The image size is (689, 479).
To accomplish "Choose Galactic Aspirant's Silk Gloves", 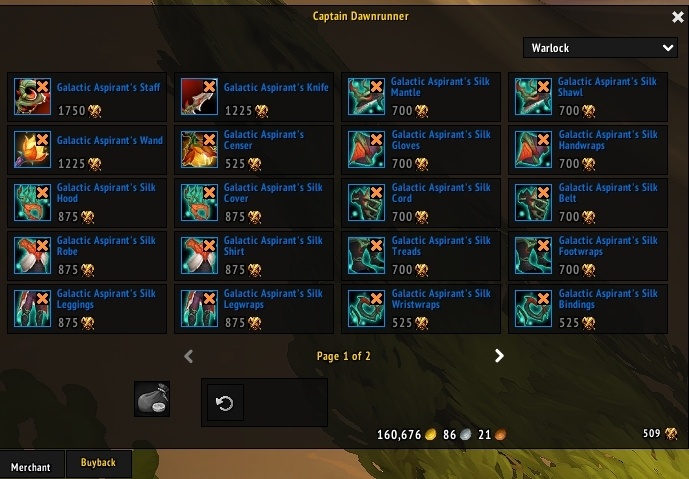I will point(366,149).
